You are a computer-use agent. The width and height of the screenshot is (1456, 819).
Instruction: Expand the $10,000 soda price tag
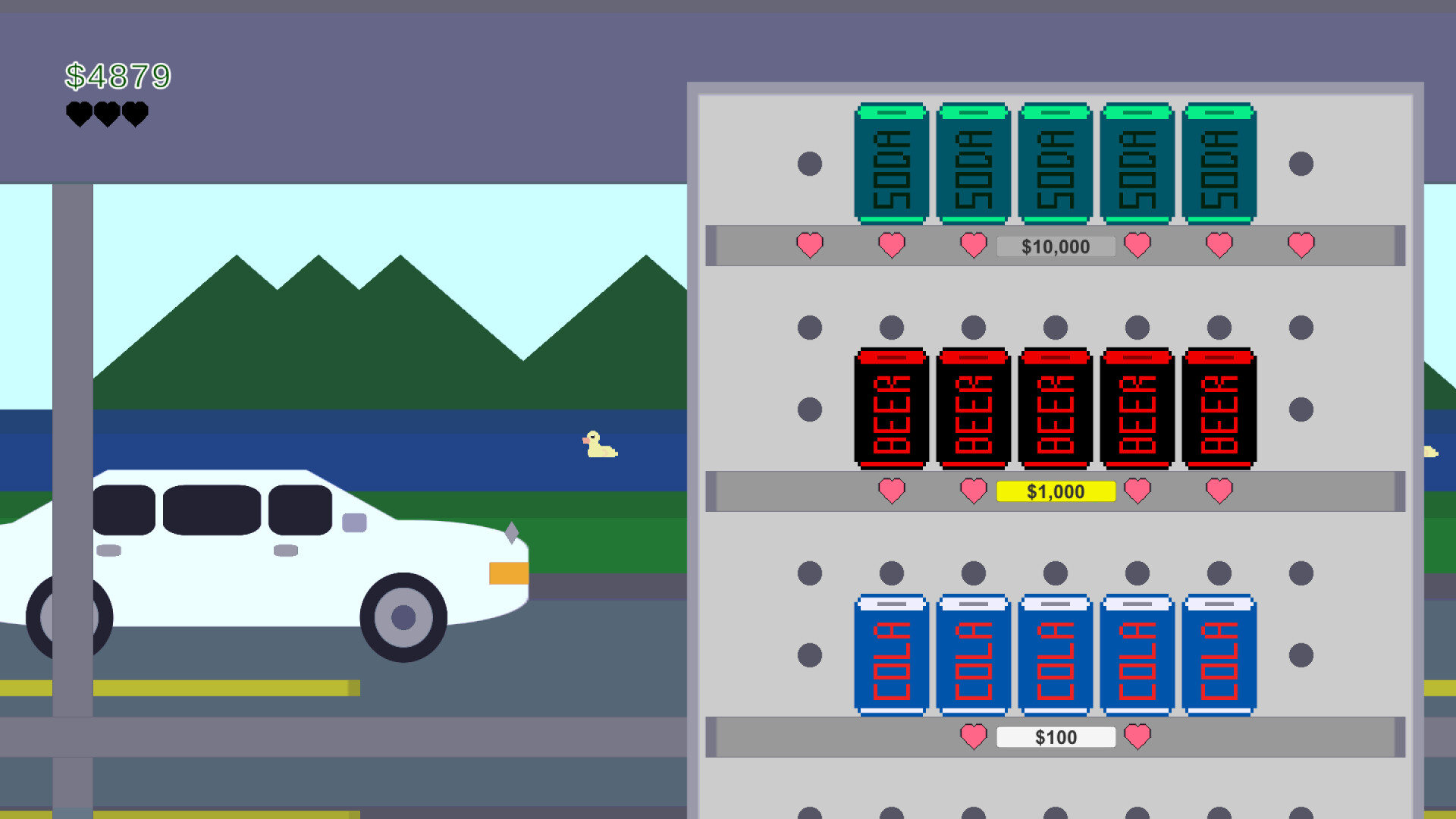(x=1056, y=246)
